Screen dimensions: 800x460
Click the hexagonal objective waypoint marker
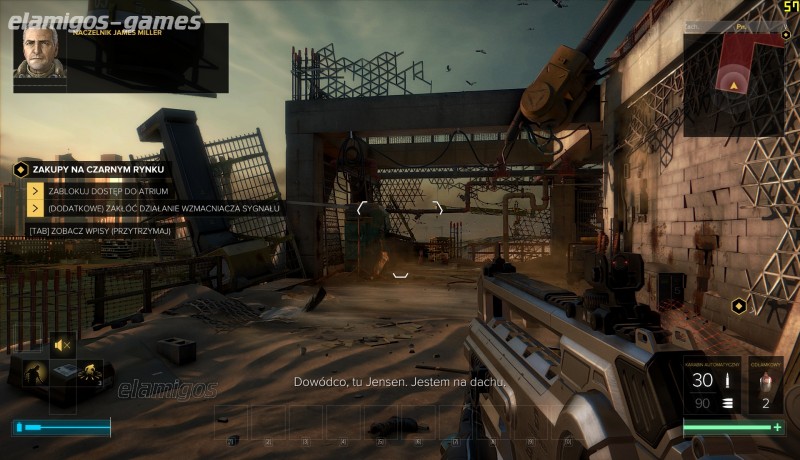739,305
